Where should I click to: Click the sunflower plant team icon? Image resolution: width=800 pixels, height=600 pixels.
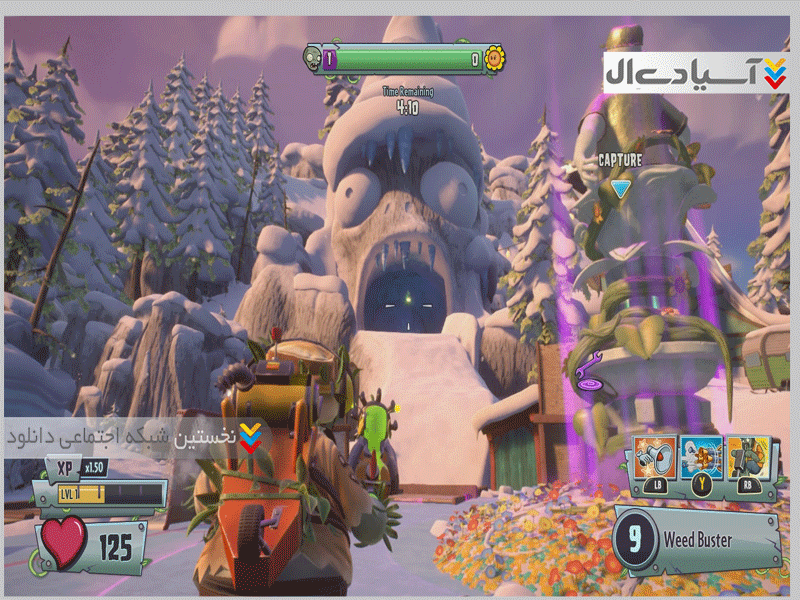493,59
